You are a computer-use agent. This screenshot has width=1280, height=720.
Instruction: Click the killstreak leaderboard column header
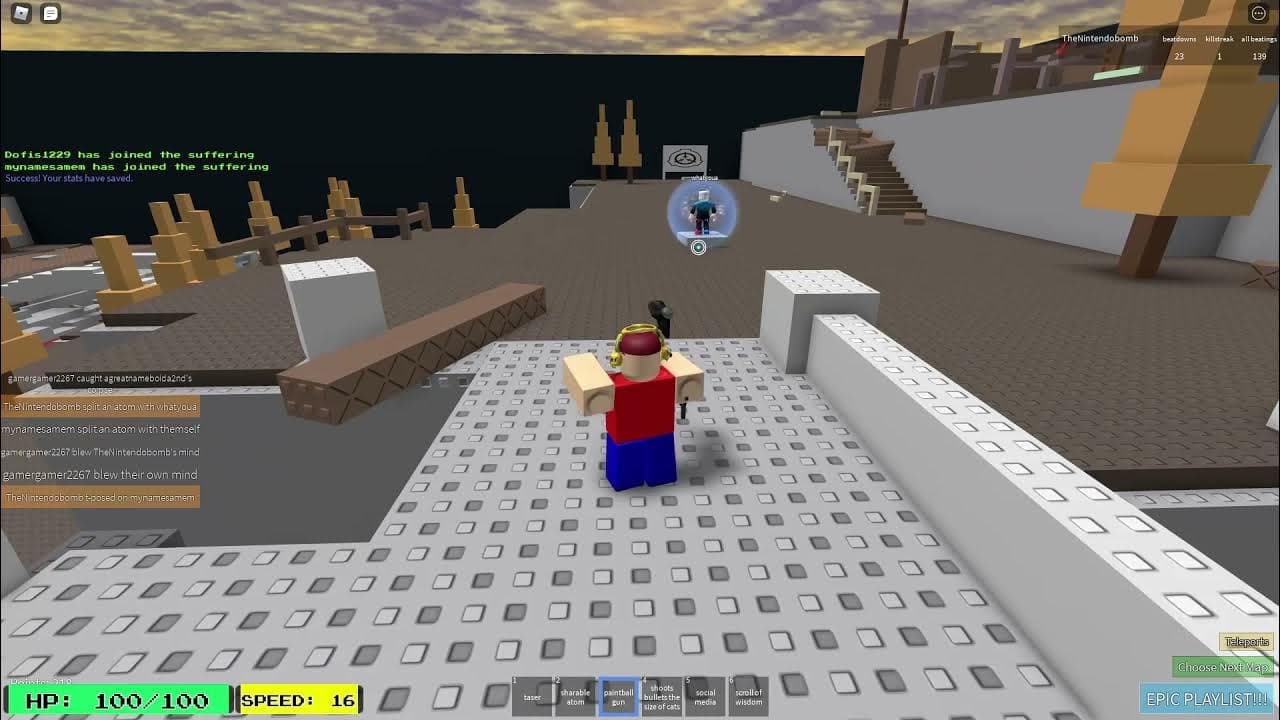(1219, 38)
